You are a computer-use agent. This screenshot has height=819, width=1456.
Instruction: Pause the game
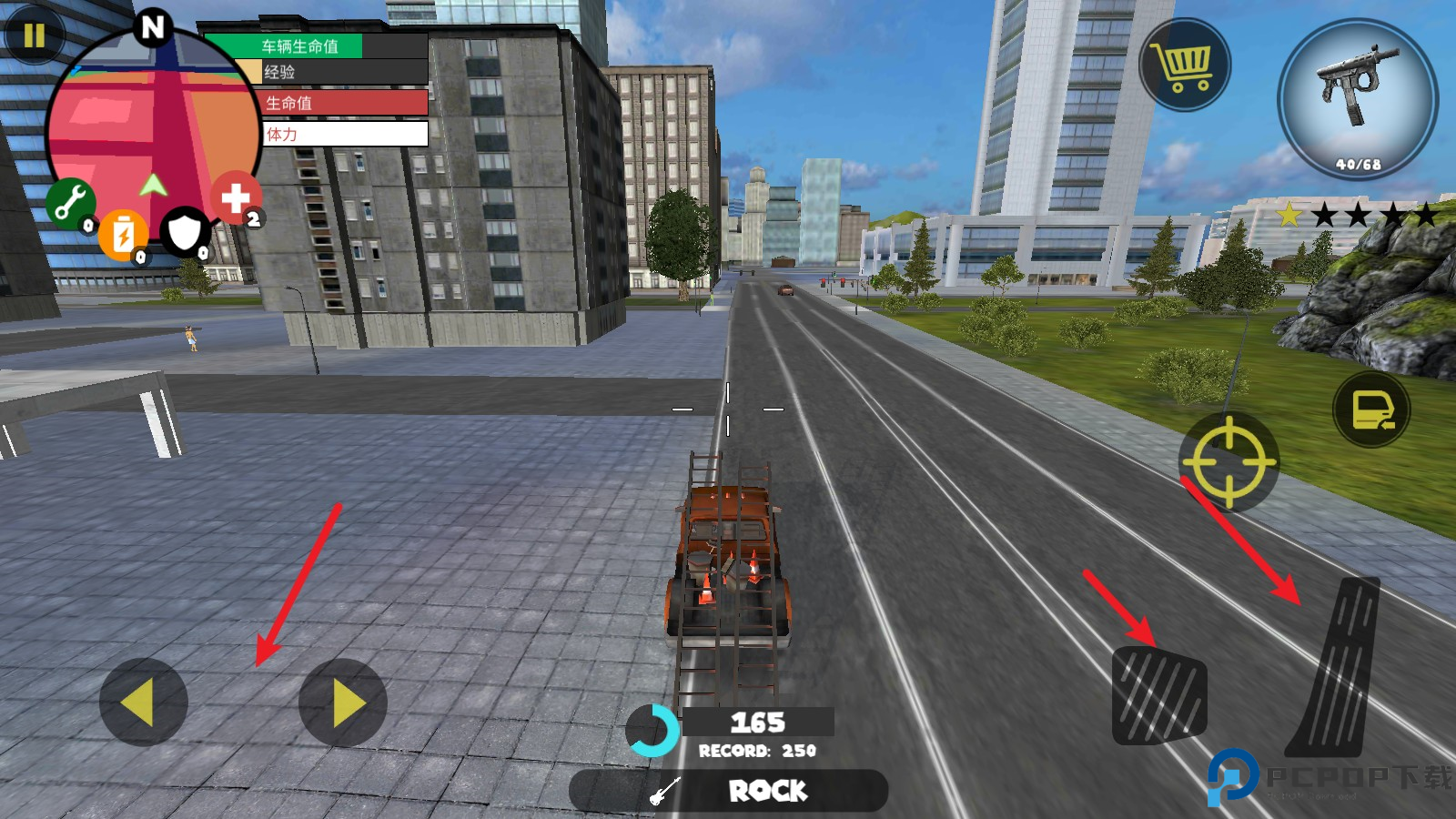click(34, 35)
